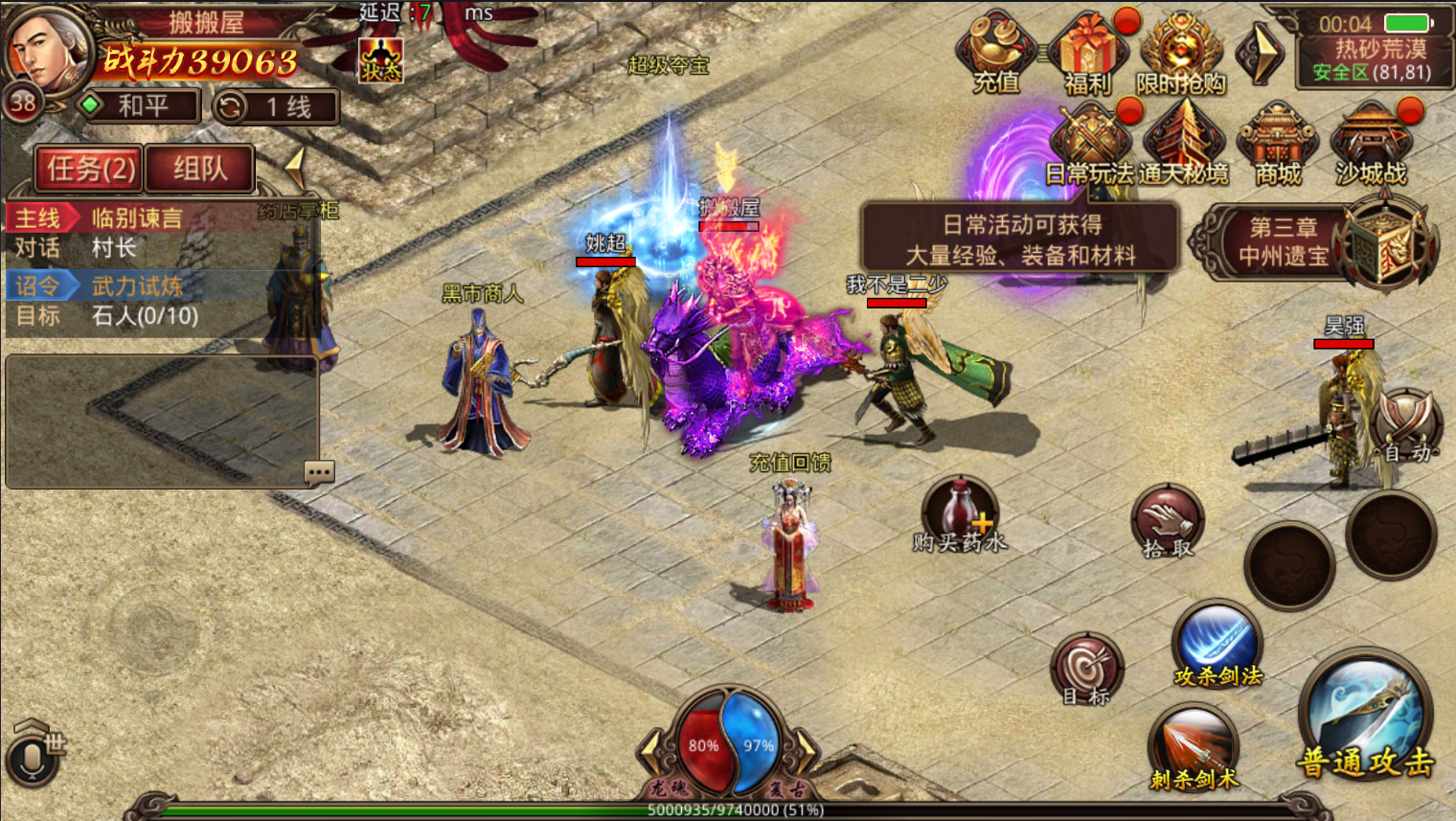Switch to the 任务(2) quest tab

point(90,170)
